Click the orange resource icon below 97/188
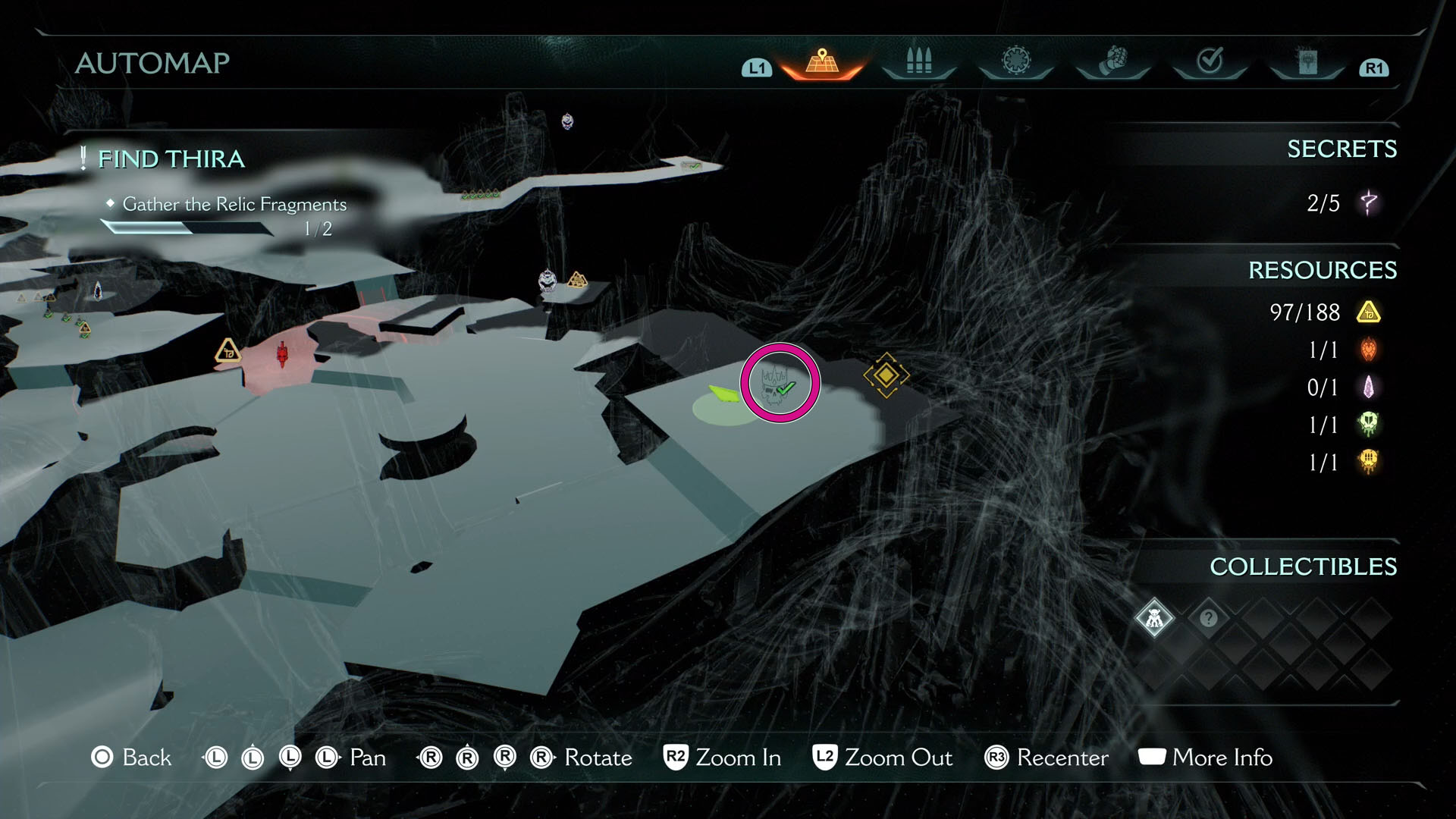This screenshot has height=819, width=1456. pyautogui.click(x=1370, y=350)
